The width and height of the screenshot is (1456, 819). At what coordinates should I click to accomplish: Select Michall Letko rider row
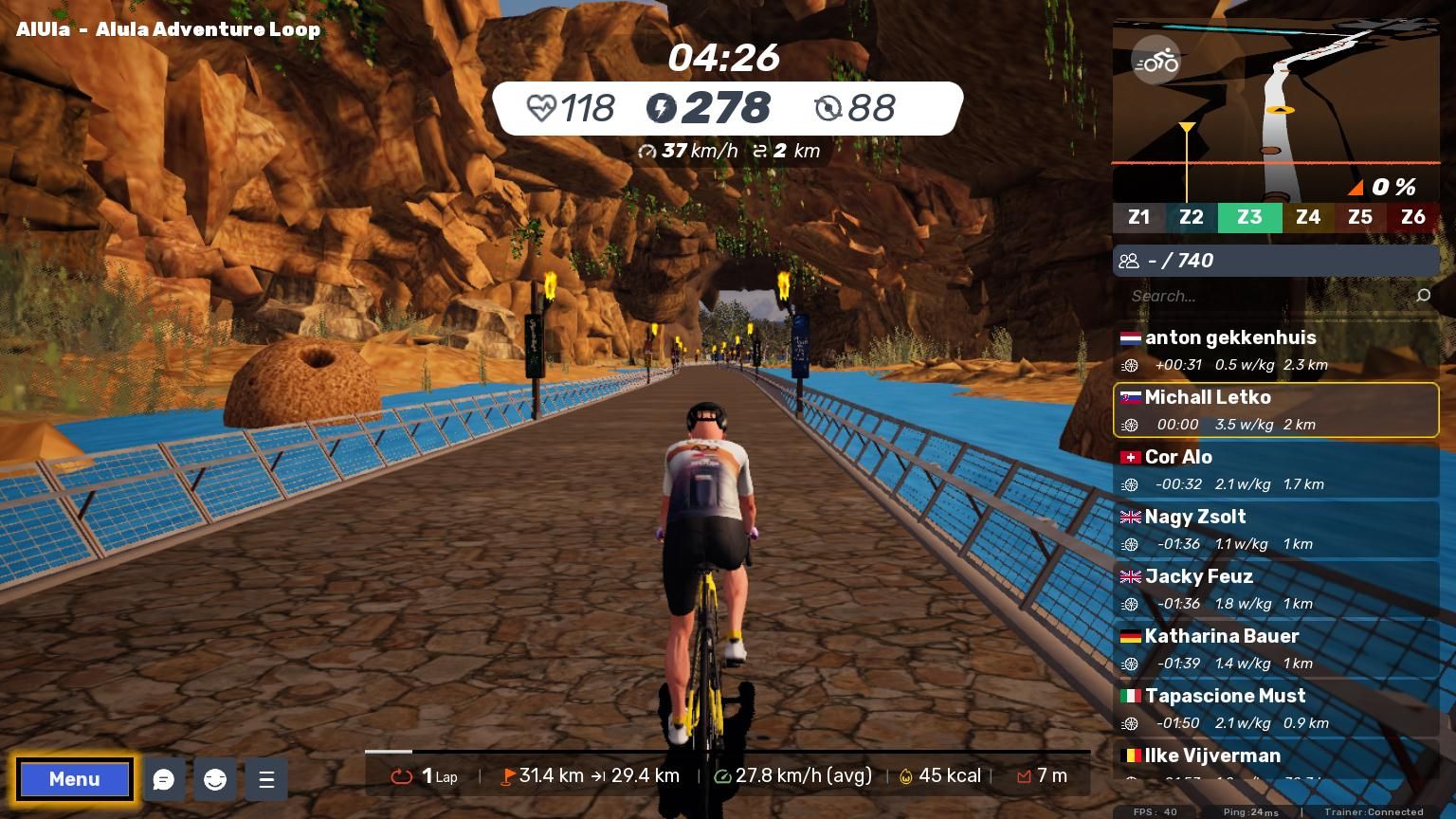(1275, 409)
